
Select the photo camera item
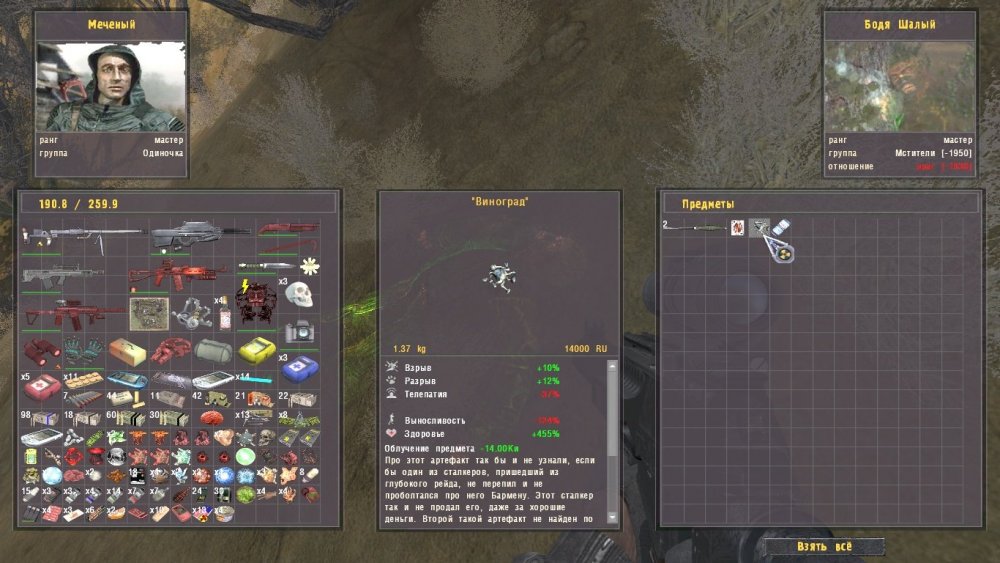(300, 331)
